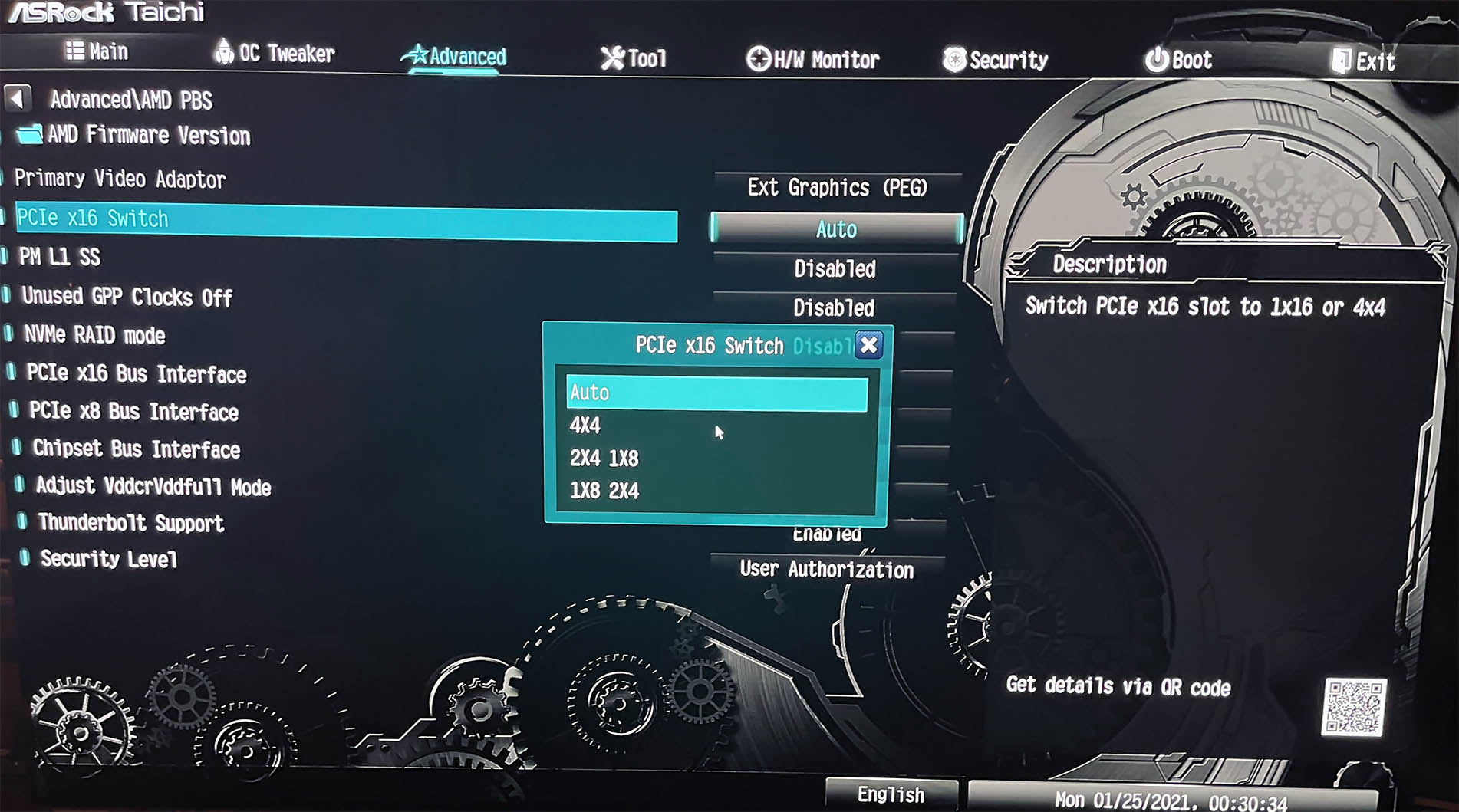Click the Boot power icon
This screenshot has width=1459, height=812.
(1158, 58)
